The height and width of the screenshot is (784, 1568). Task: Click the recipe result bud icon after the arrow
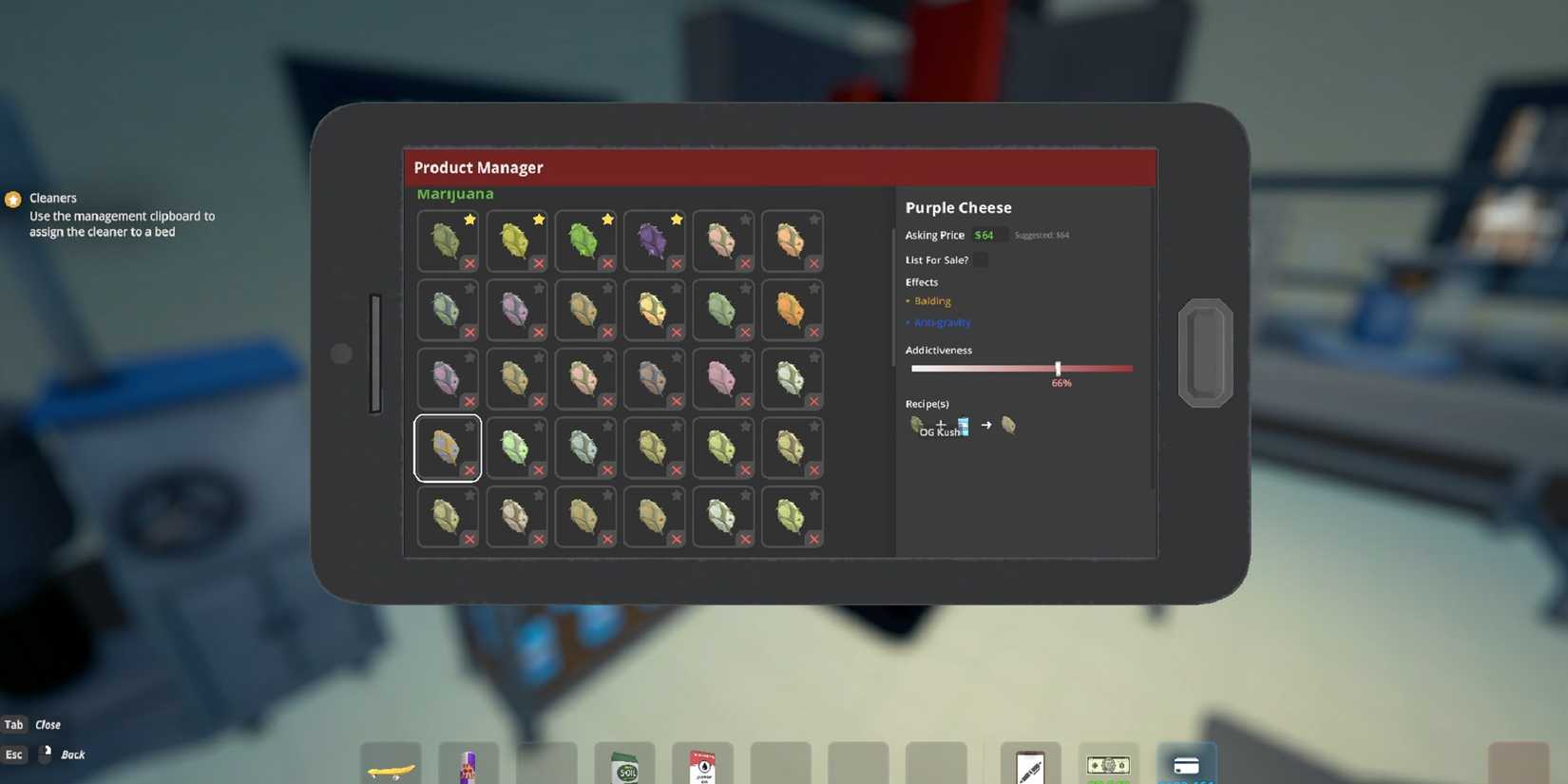tap(1007, 426)
